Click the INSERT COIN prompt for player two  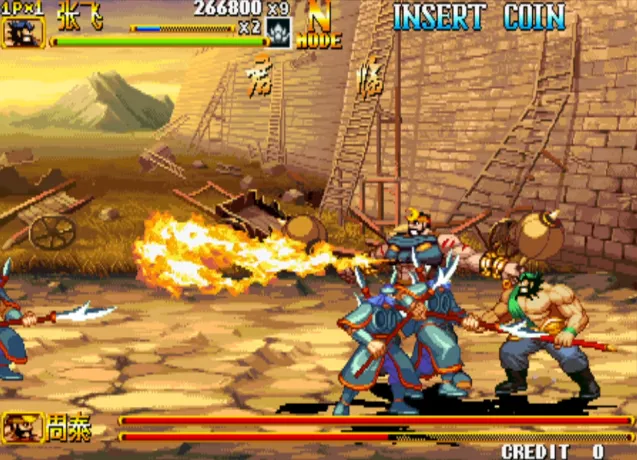point(478,17)
